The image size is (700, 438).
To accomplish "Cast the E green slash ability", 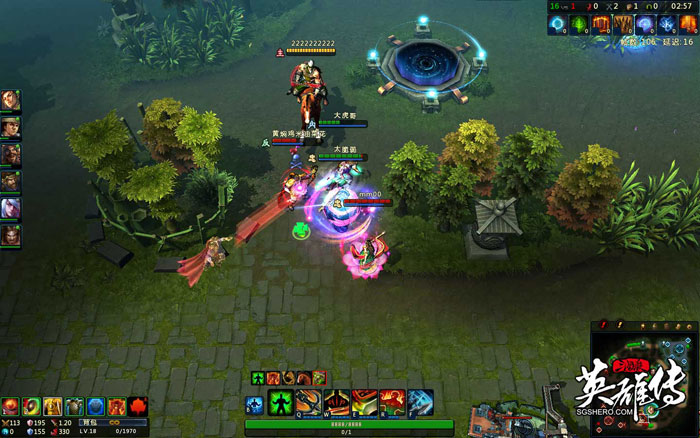I will pyautogui.click(x=364, y=403).
